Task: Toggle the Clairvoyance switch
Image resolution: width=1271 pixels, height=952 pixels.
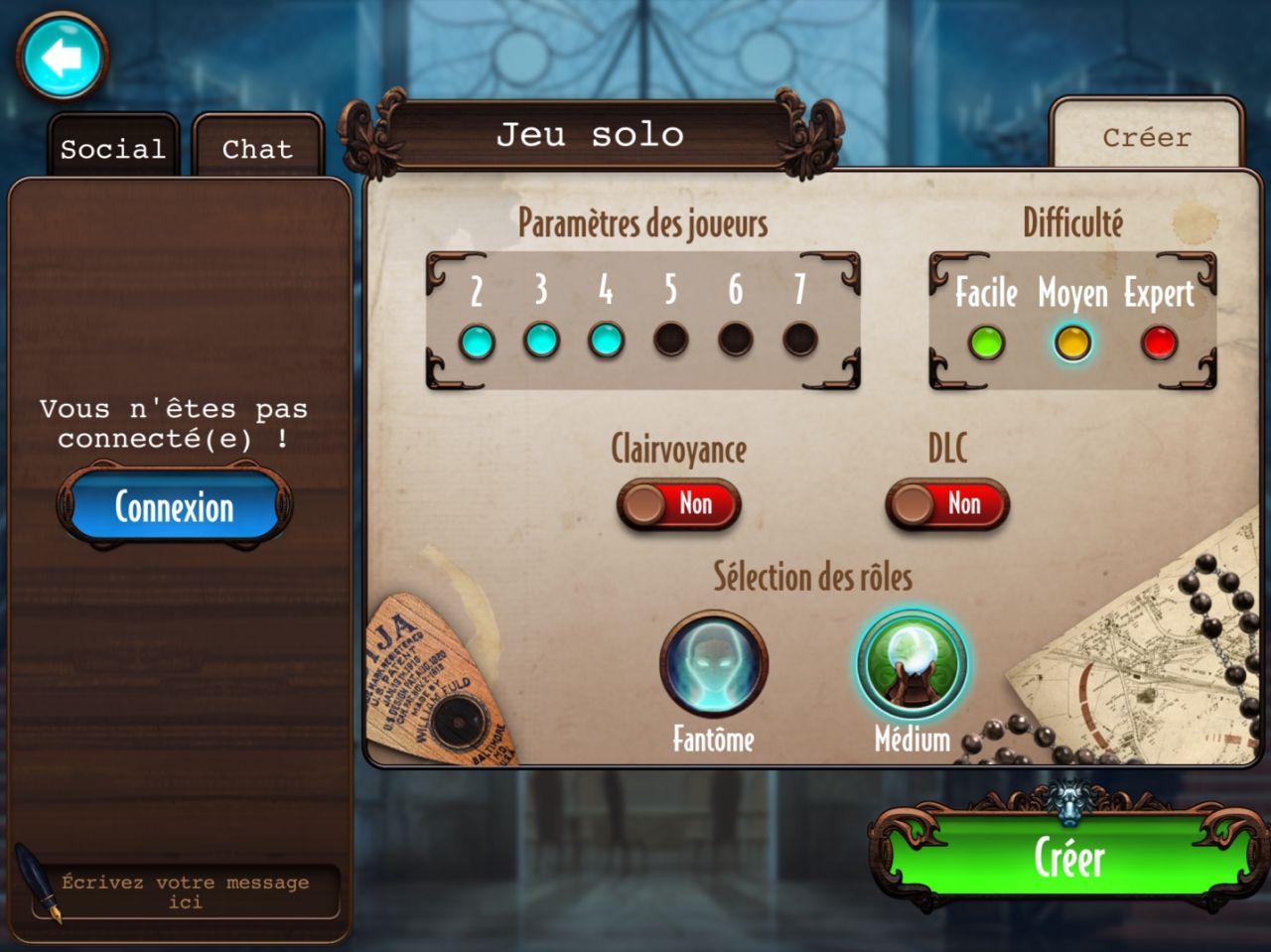Action: click(x=678, y=504)
